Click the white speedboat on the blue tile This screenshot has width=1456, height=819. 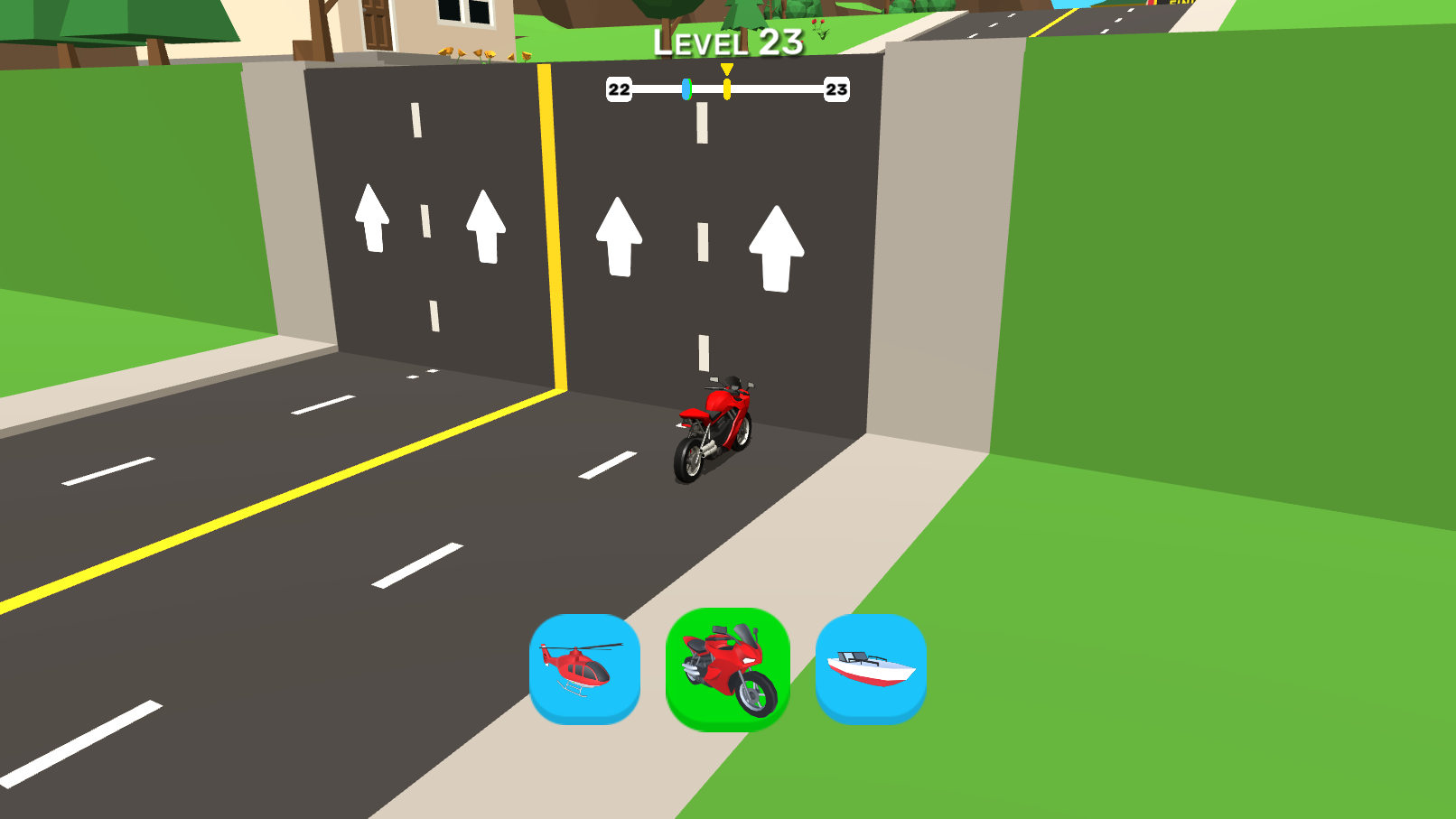coord(870,670)
